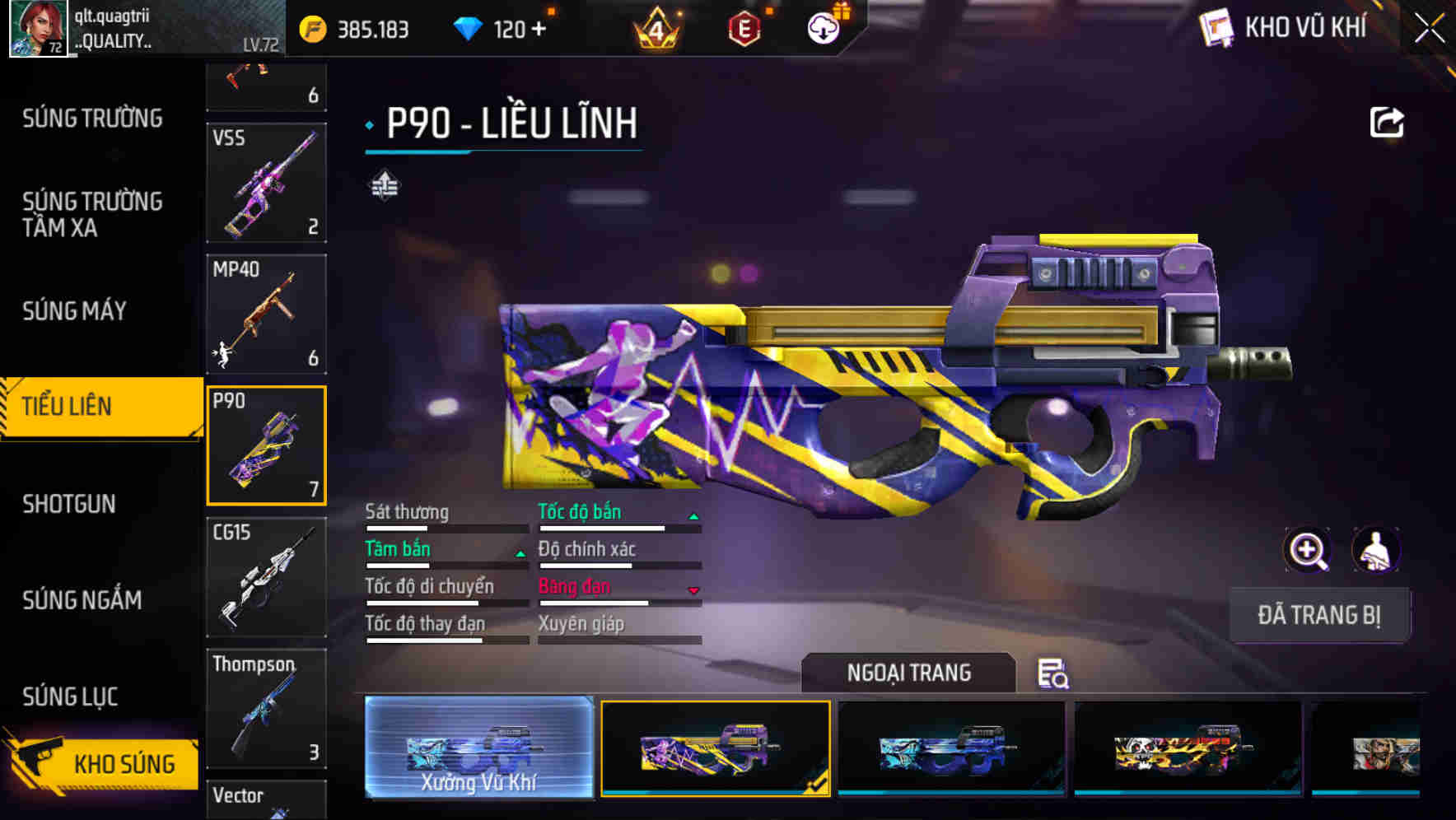
Task: Open the cloud gift download icon
Action: coord(821,26)
